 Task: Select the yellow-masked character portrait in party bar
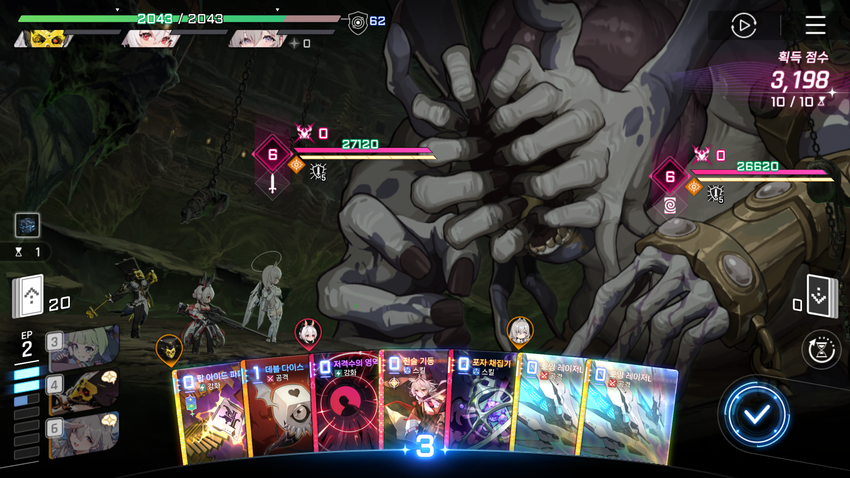(x=46, y=39)
